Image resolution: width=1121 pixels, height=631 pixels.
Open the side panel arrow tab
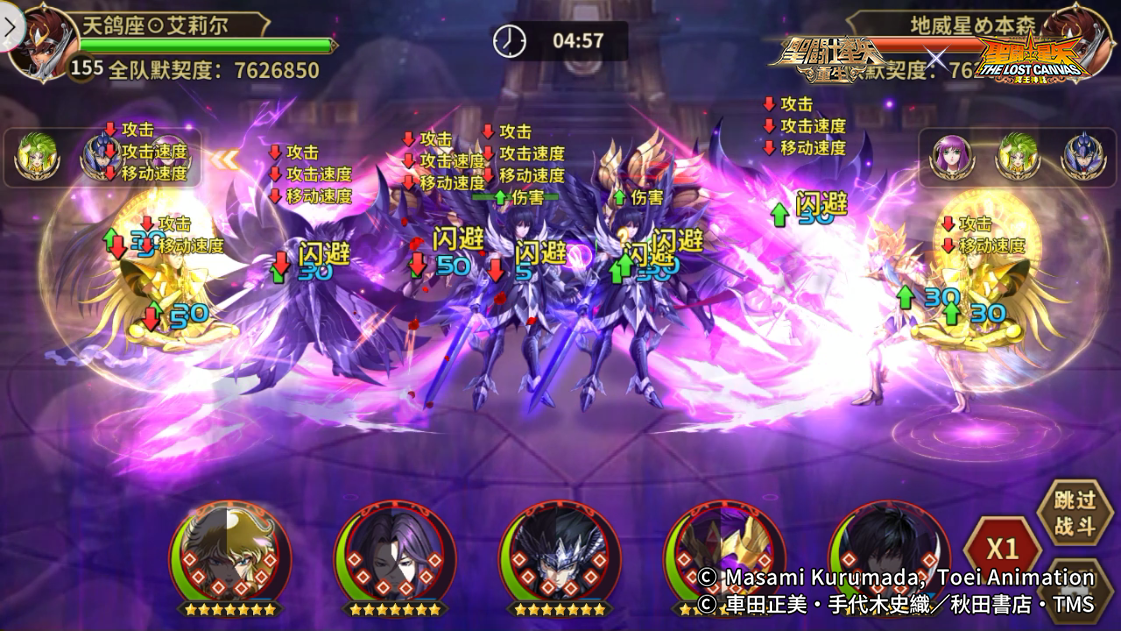coord(11,28)
